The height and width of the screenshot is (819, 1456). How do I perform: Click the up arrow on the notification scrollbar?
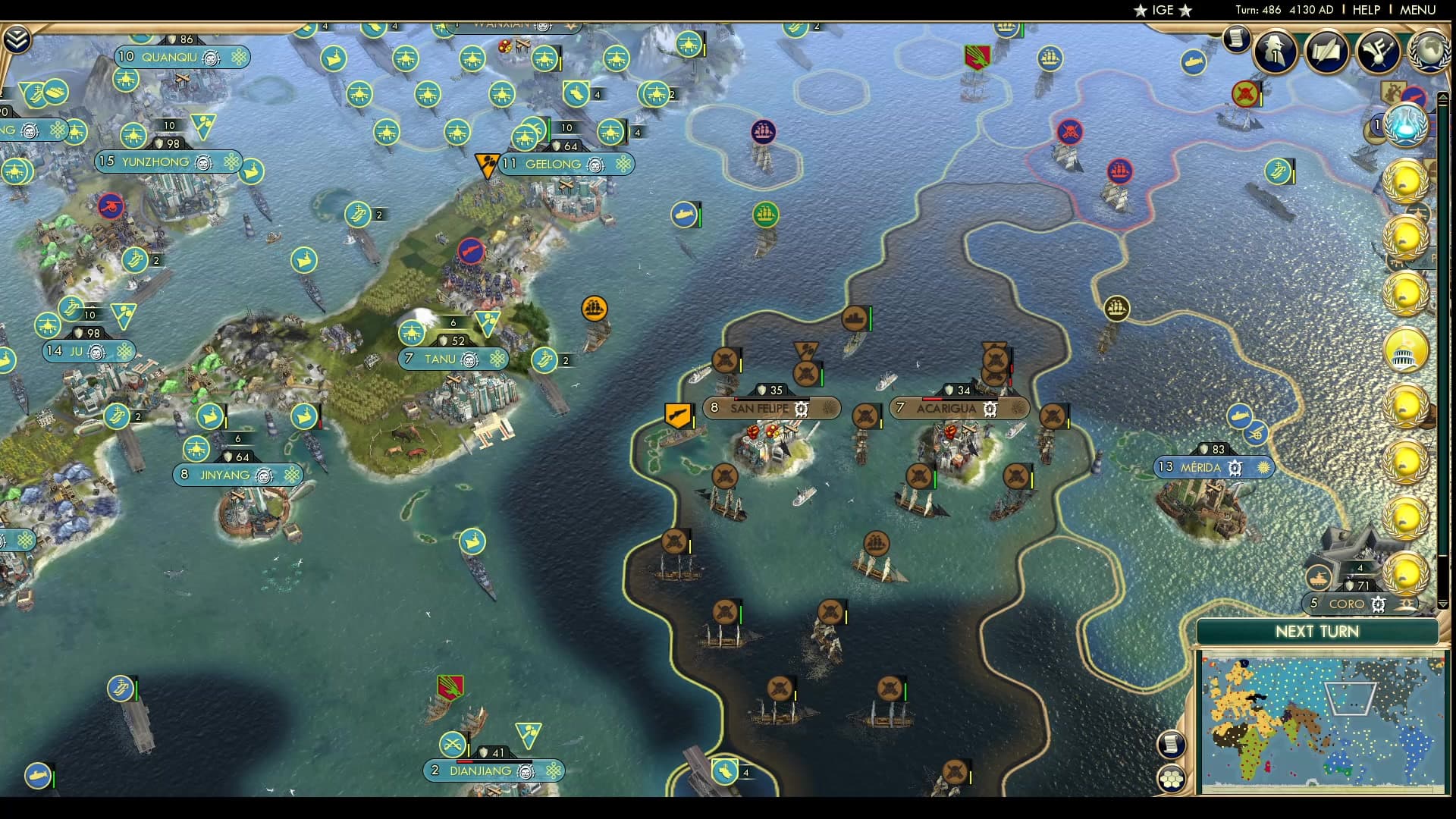pos(1443,97)
